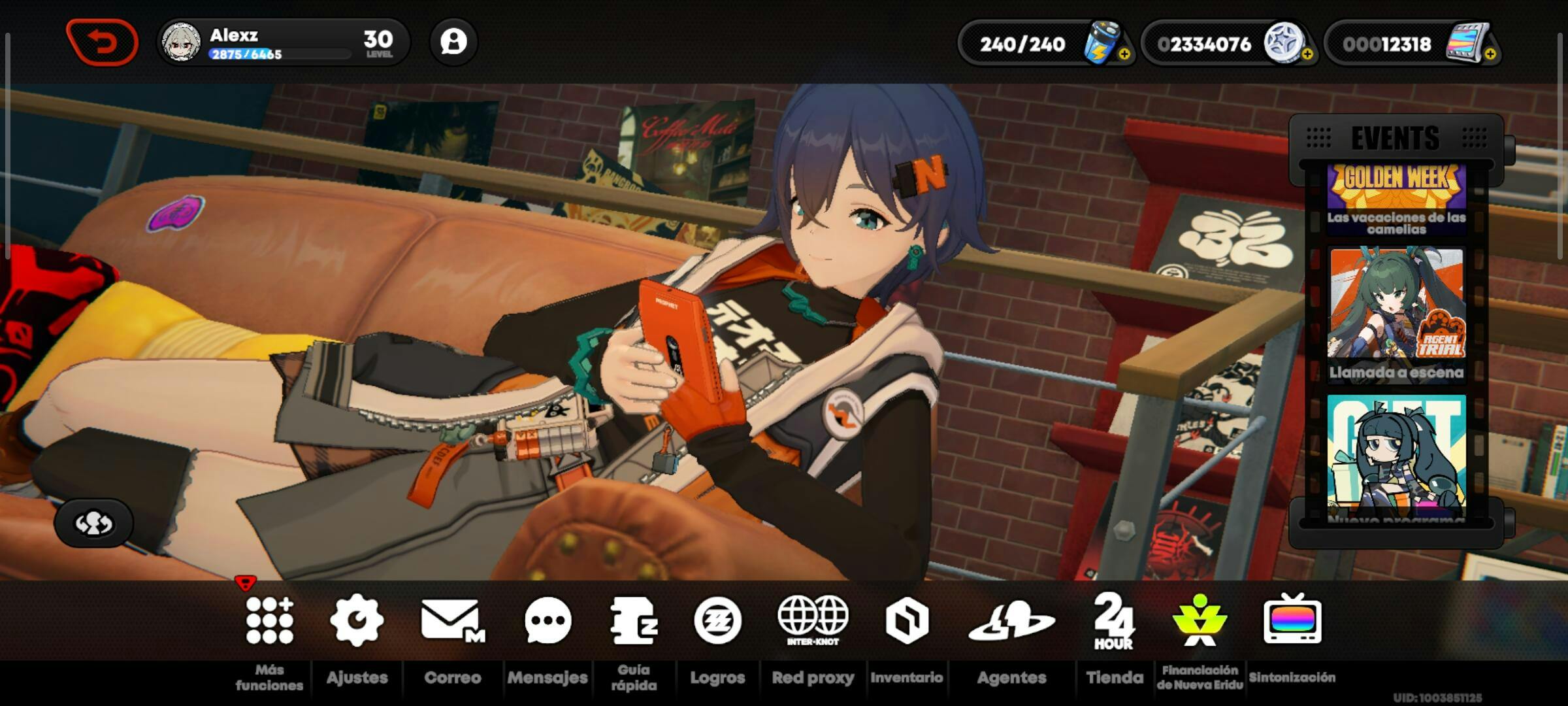The image size is (1568, 706).
Task: Add battery charge with the plus button
Action: (1124, 55)
